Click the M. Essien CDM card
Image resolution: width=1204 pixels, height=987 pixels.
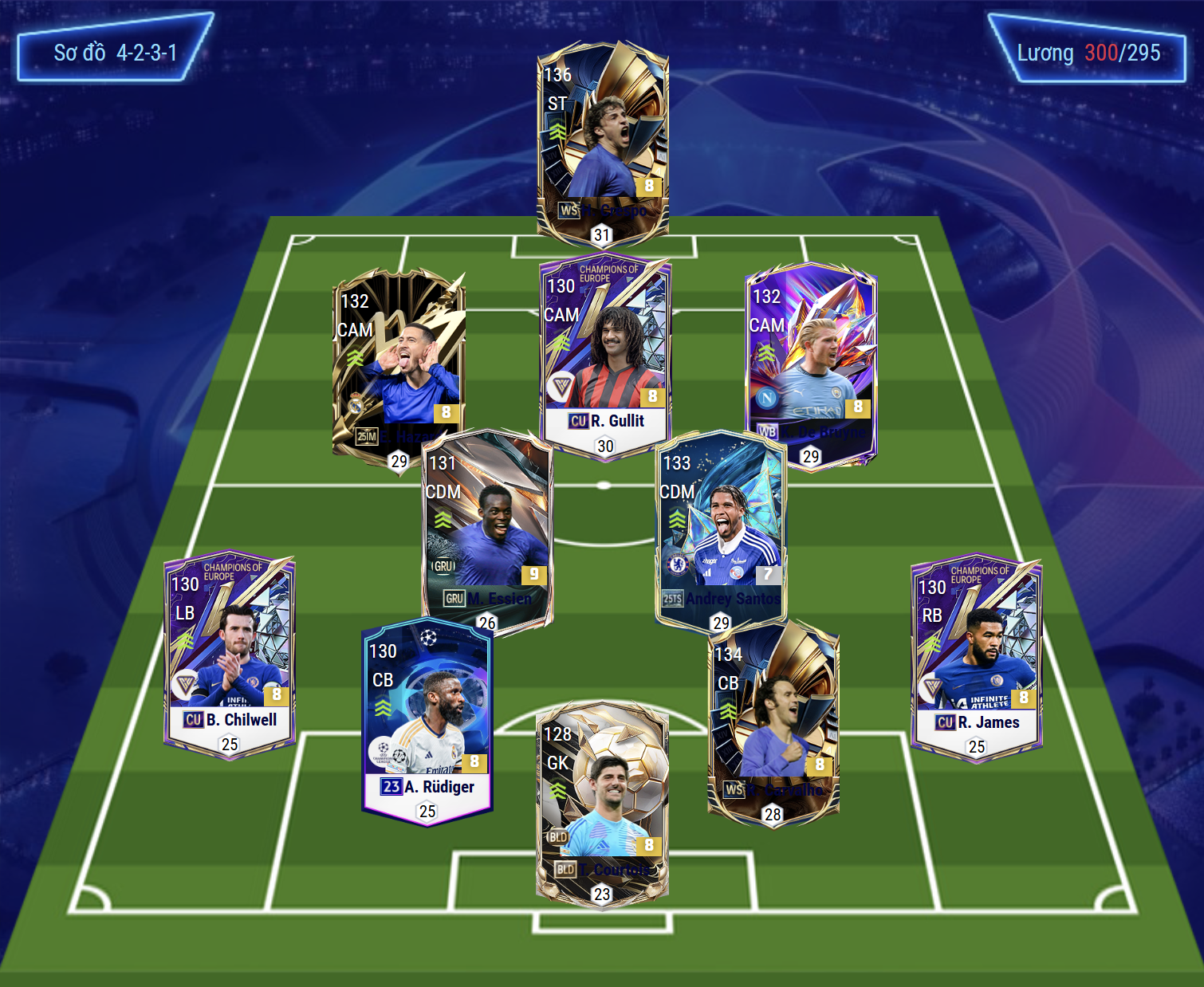[487, 526]
